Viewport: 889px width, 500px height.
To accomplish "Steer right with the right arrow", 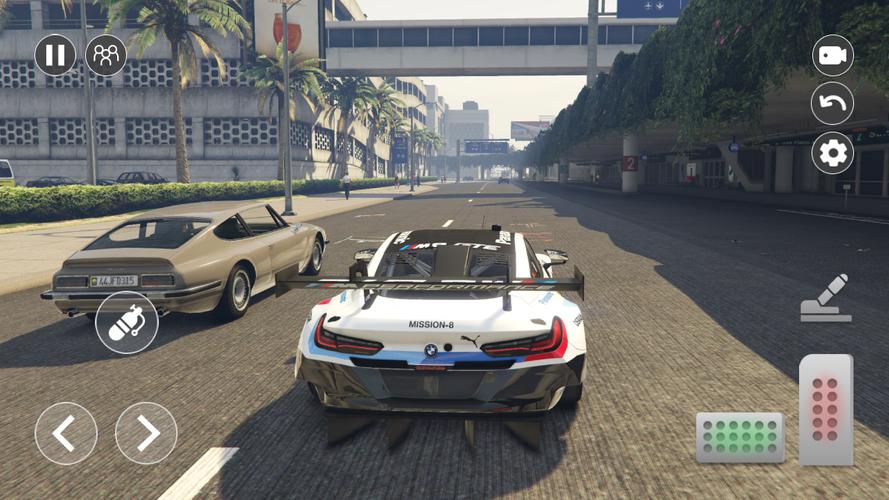I will tap(146, 433).
